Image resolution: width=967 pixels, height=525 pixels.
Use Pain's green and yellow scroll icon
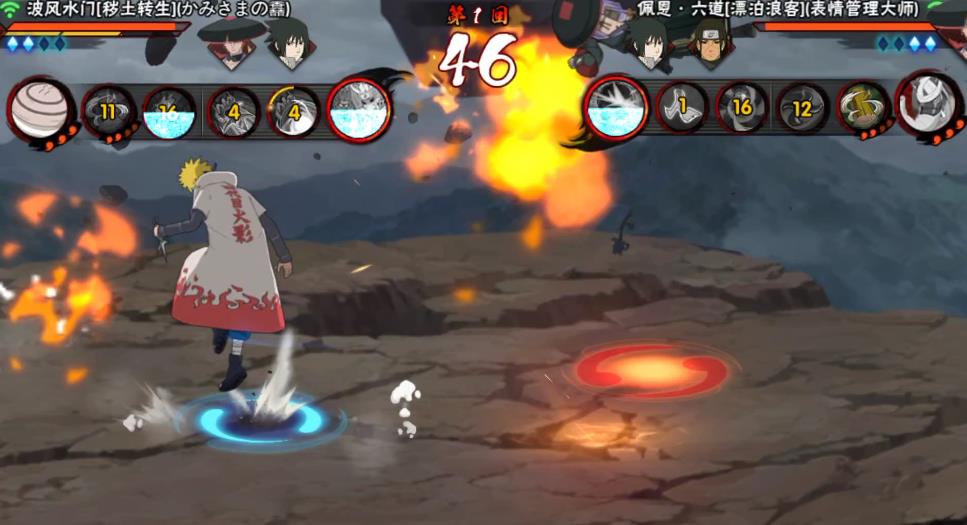862,108
